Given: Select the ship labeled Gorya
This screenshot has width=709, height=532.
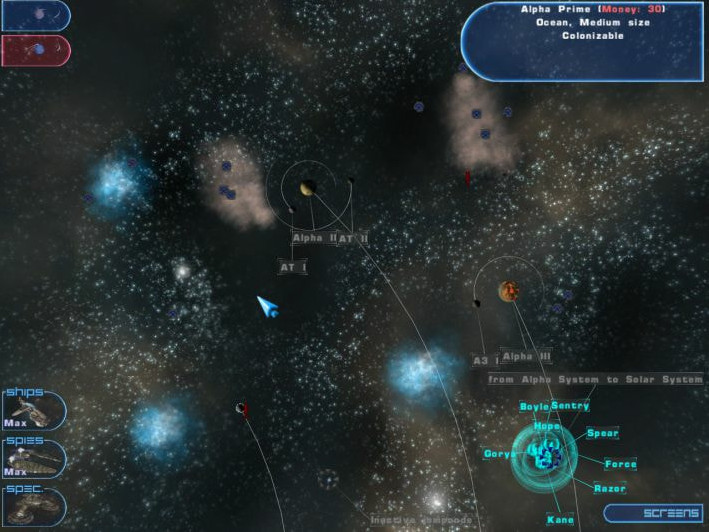Looking at the screenshot, I should [x=499, y=454].
